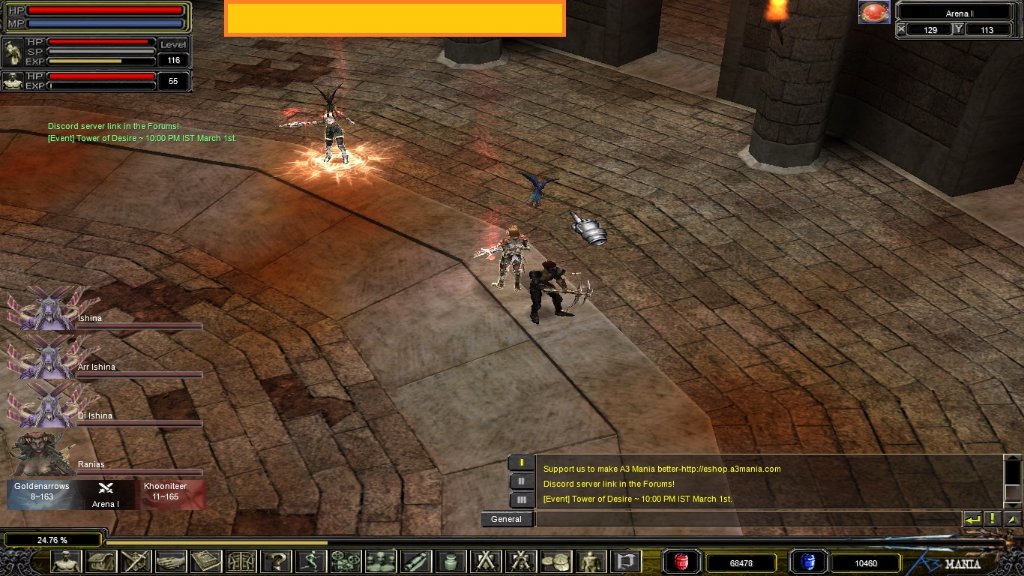Use the red HP potion slot
Image resolution: width=1024 pixels, height=576 pixels.
click(681, 562)
